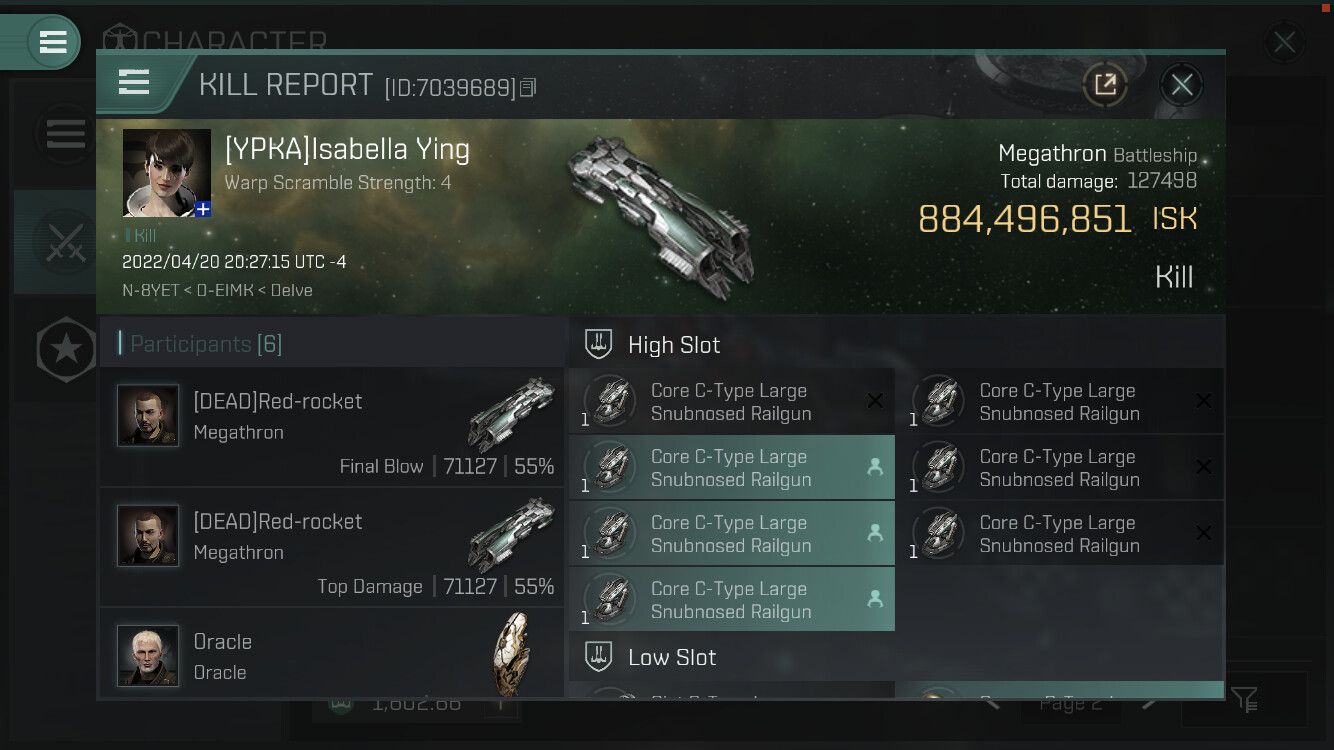This screenshot has width=1334, height=750.
Task: View Isabella Ying's character portrait
Action: click(166, 172)
